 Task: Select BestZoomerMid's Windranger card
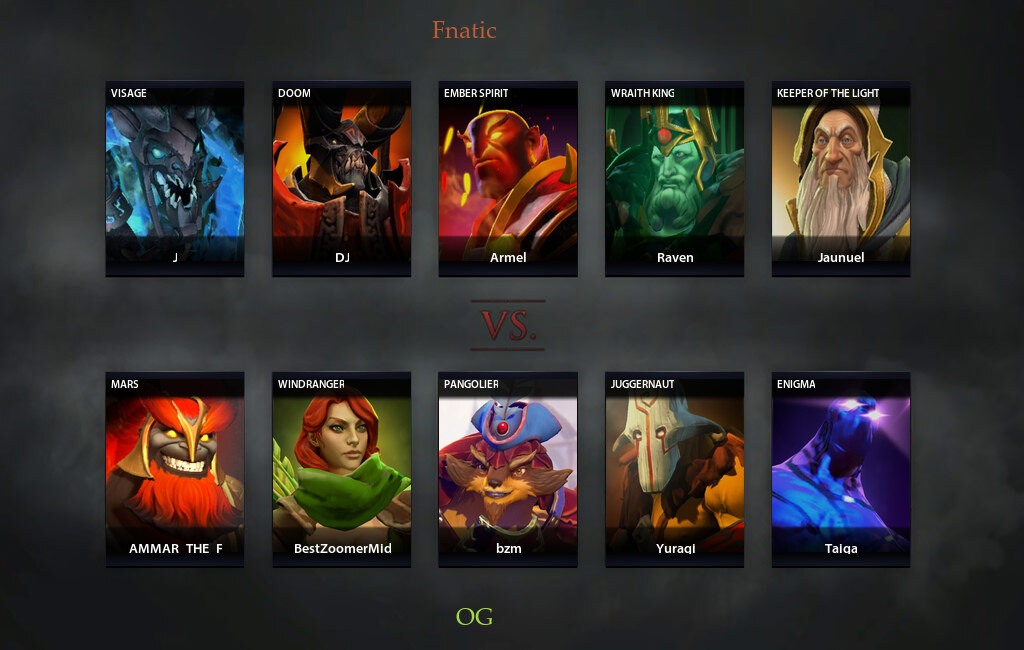(342, 469)
